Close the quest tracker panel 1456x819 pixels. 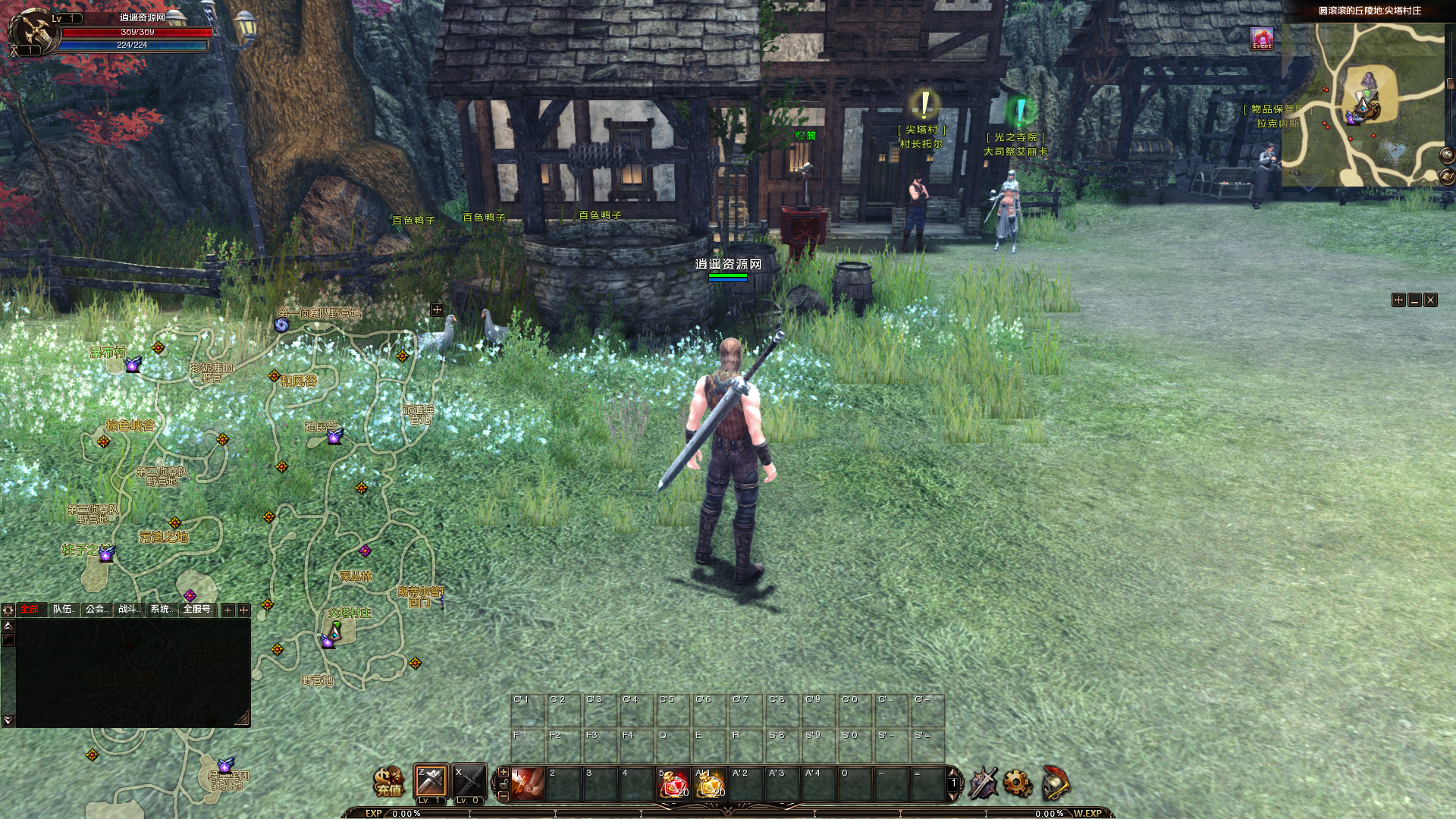1430,300
